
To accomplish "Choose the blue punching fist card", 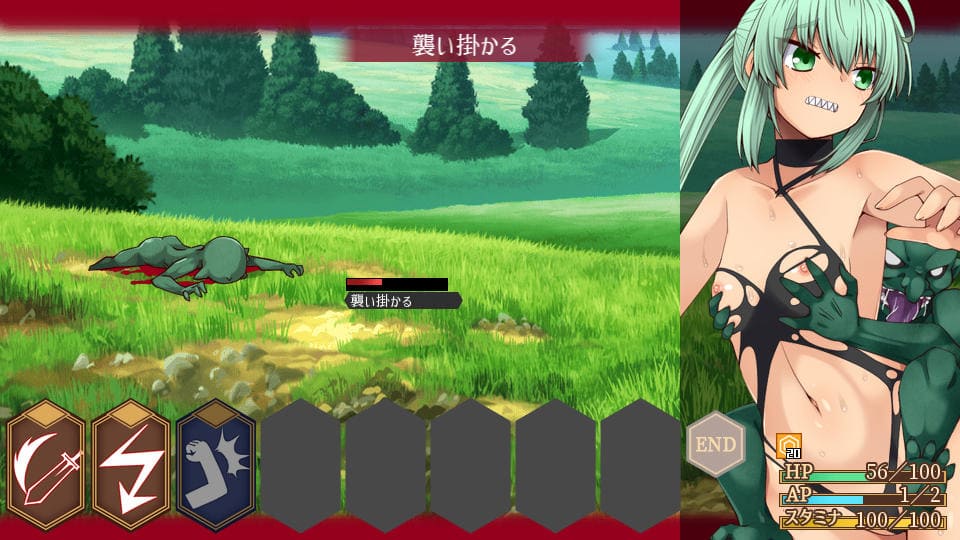I will pos(216,465).
